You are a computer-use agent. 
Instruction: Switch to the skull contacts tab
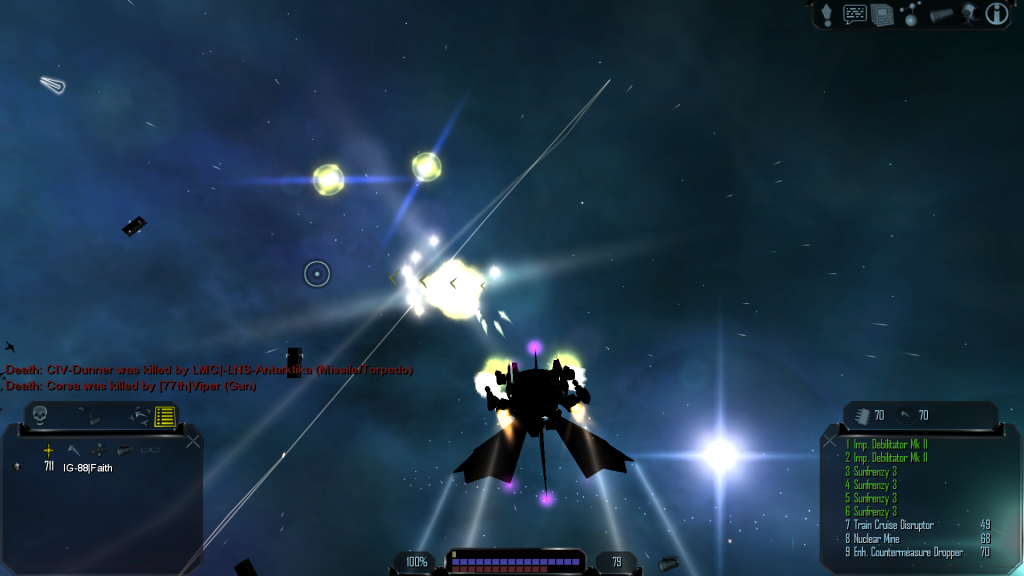point(40,414)
